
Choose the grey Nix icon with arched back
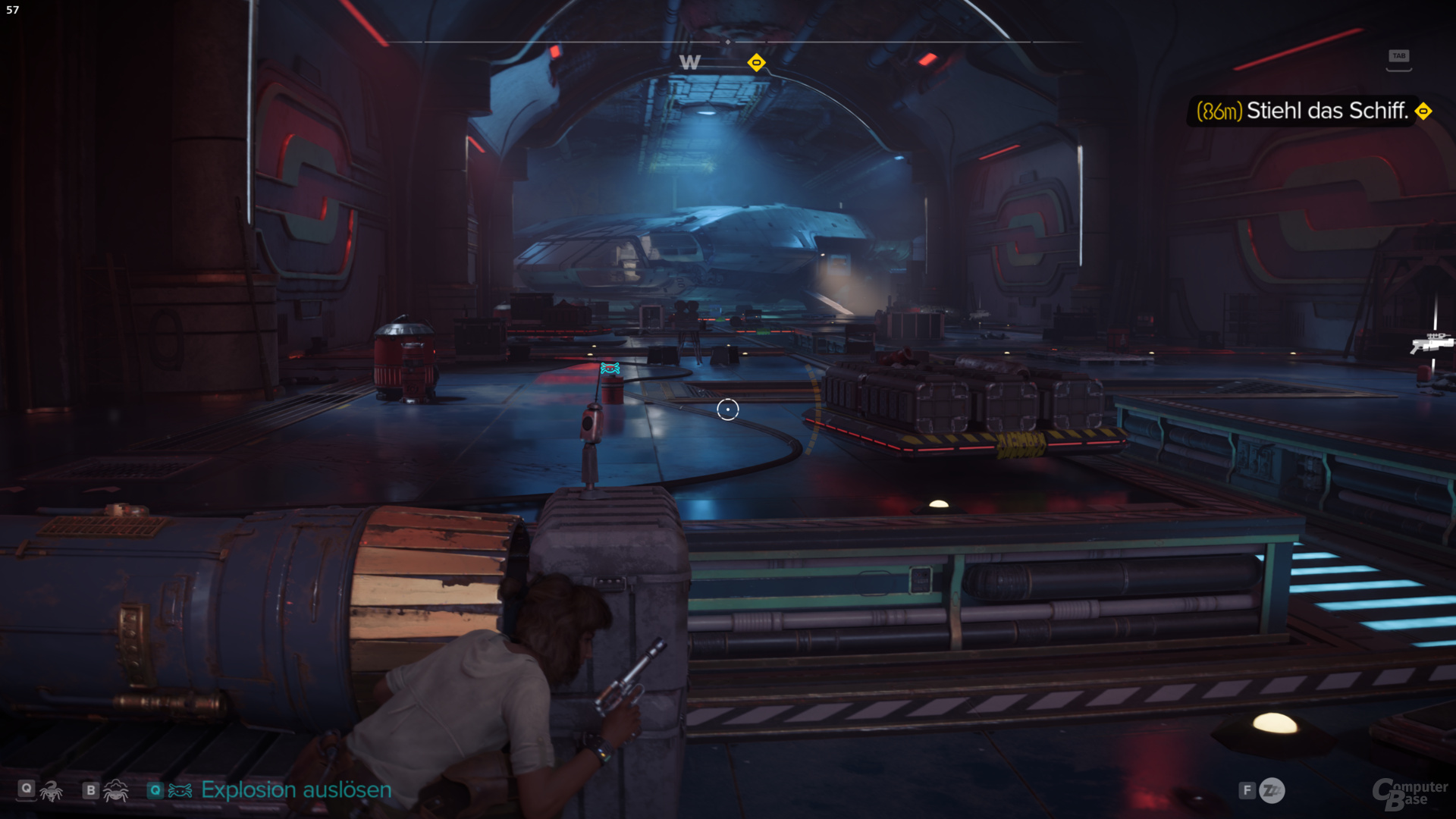point(115,791)
